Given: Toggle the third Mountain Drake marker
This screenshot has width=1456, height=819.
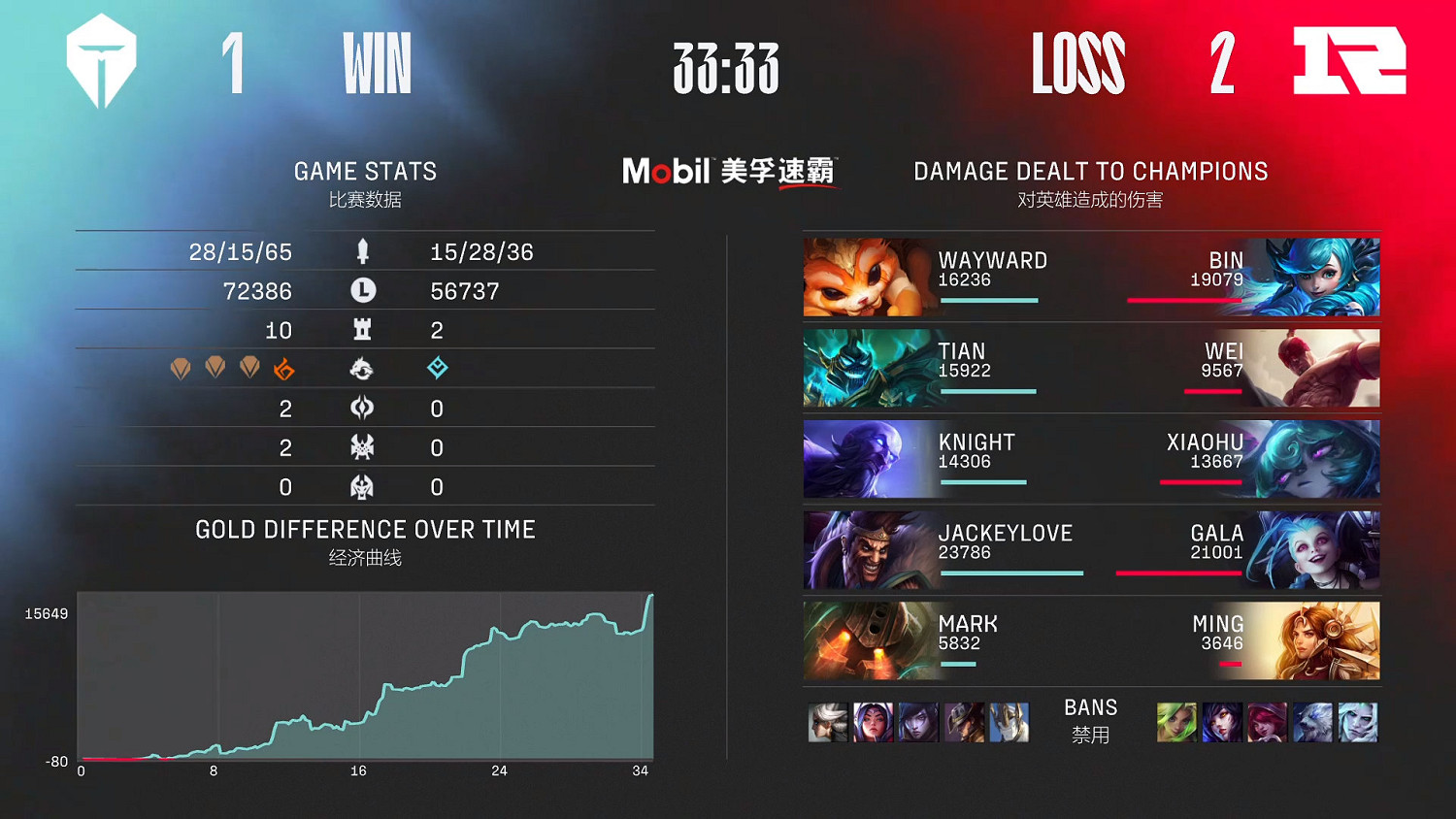Looking at the screenshot, I should click(248, 368).
